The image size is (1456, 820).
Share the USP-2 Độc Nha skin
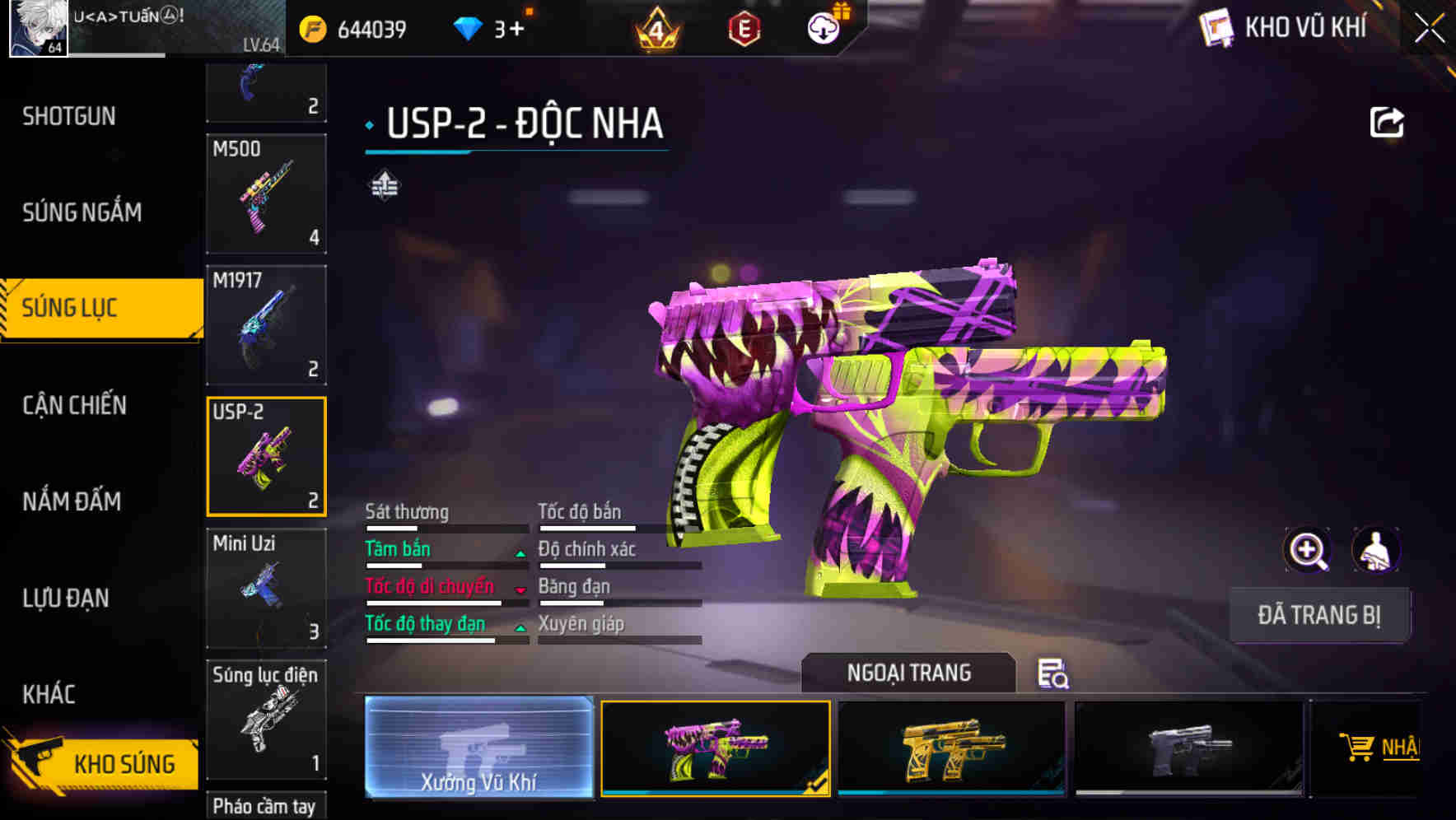click(x=1388, y=122)
